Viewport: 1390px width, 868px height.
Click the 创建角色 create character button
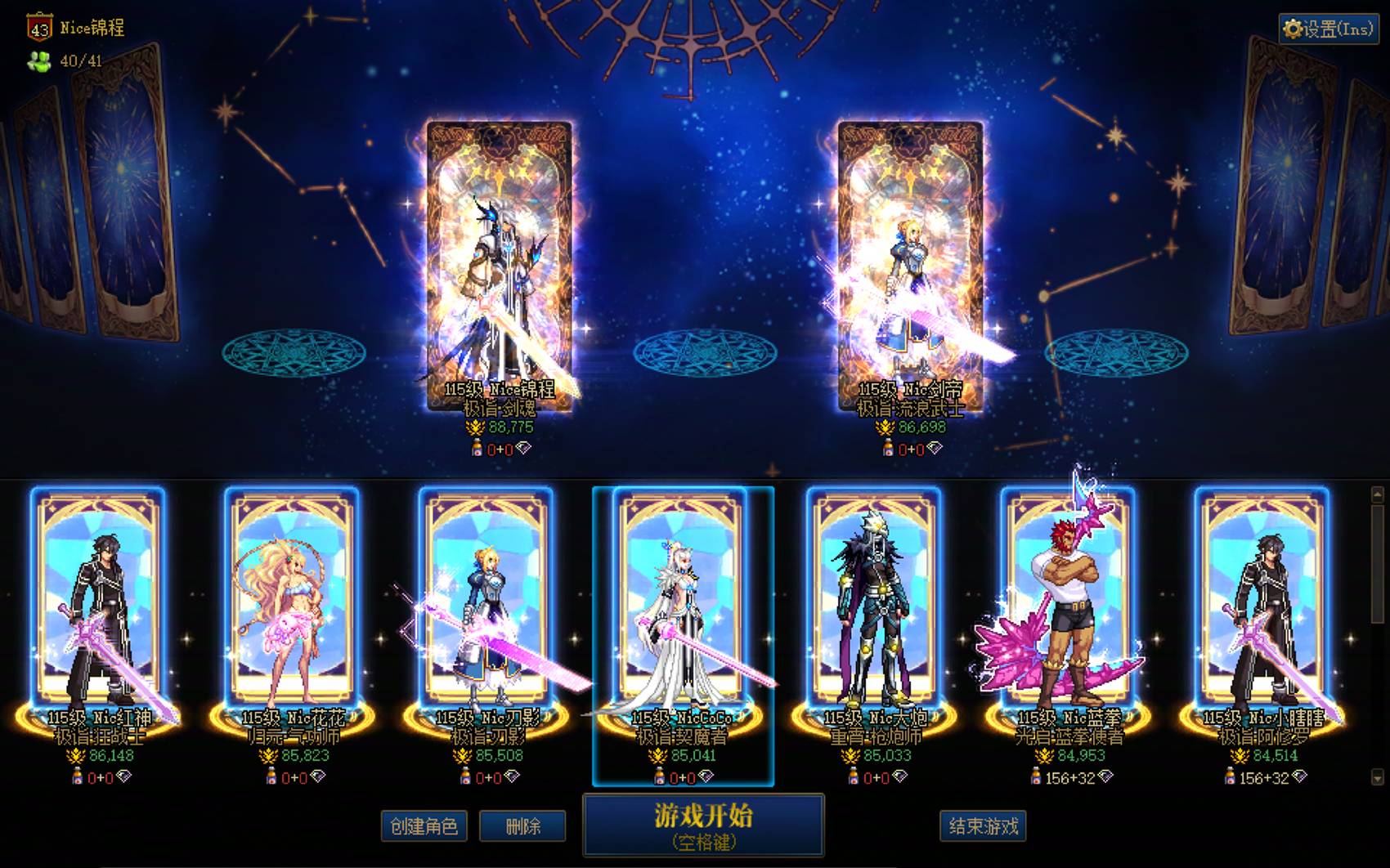tap(424, 826)
